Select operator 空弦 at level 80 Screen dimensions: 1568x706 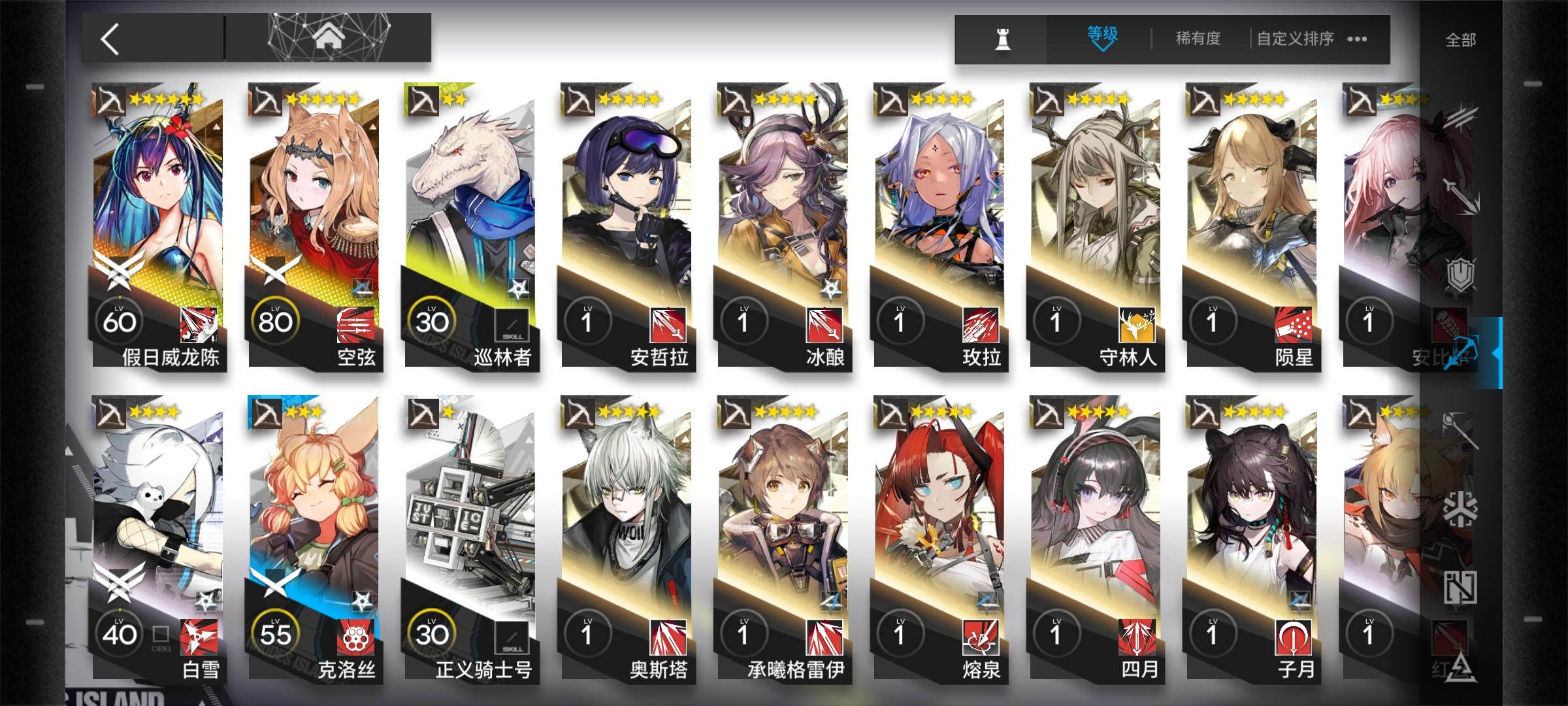coord(314,229)
